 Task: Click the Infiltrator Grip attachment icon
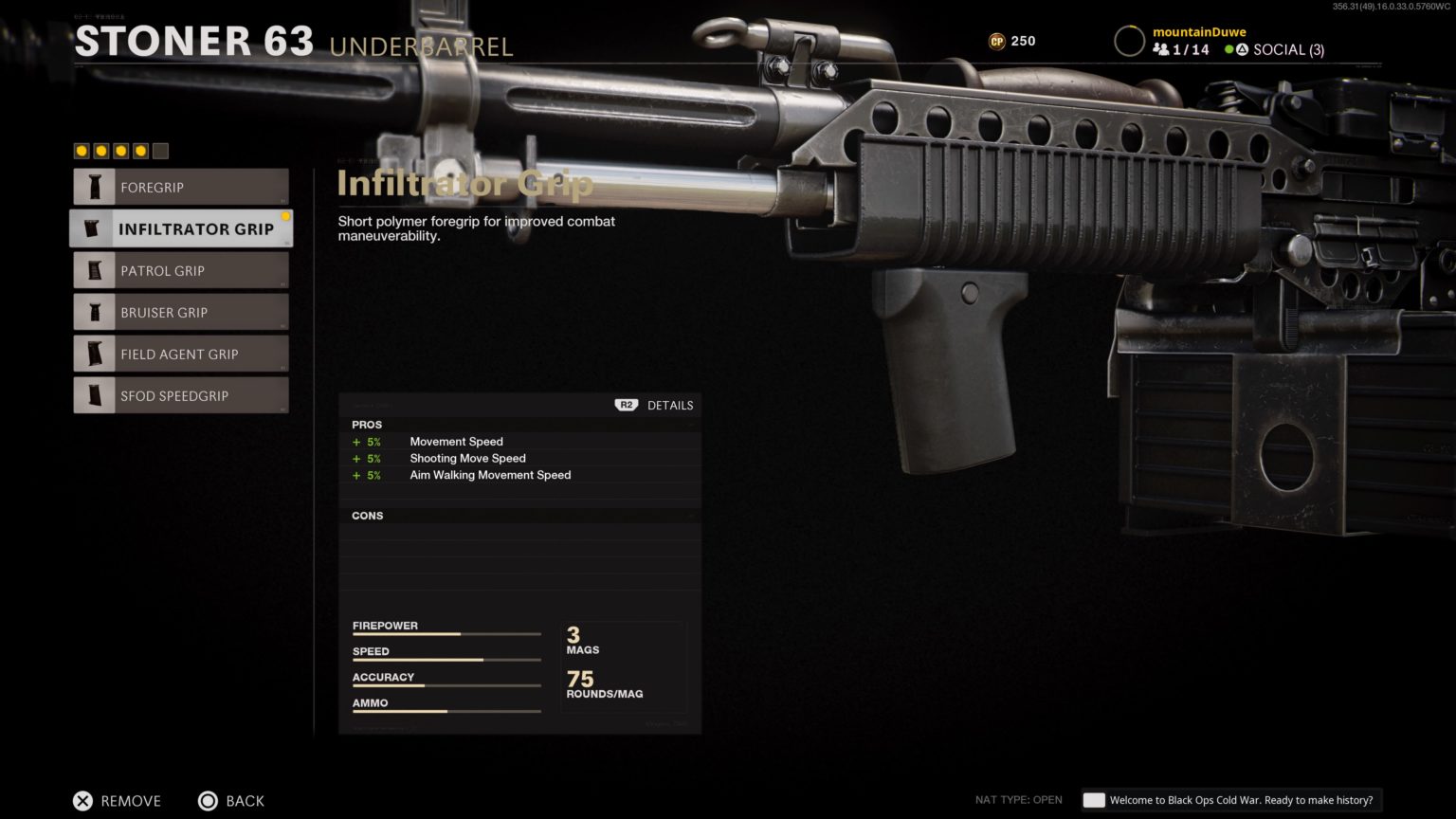pos(92,228)
